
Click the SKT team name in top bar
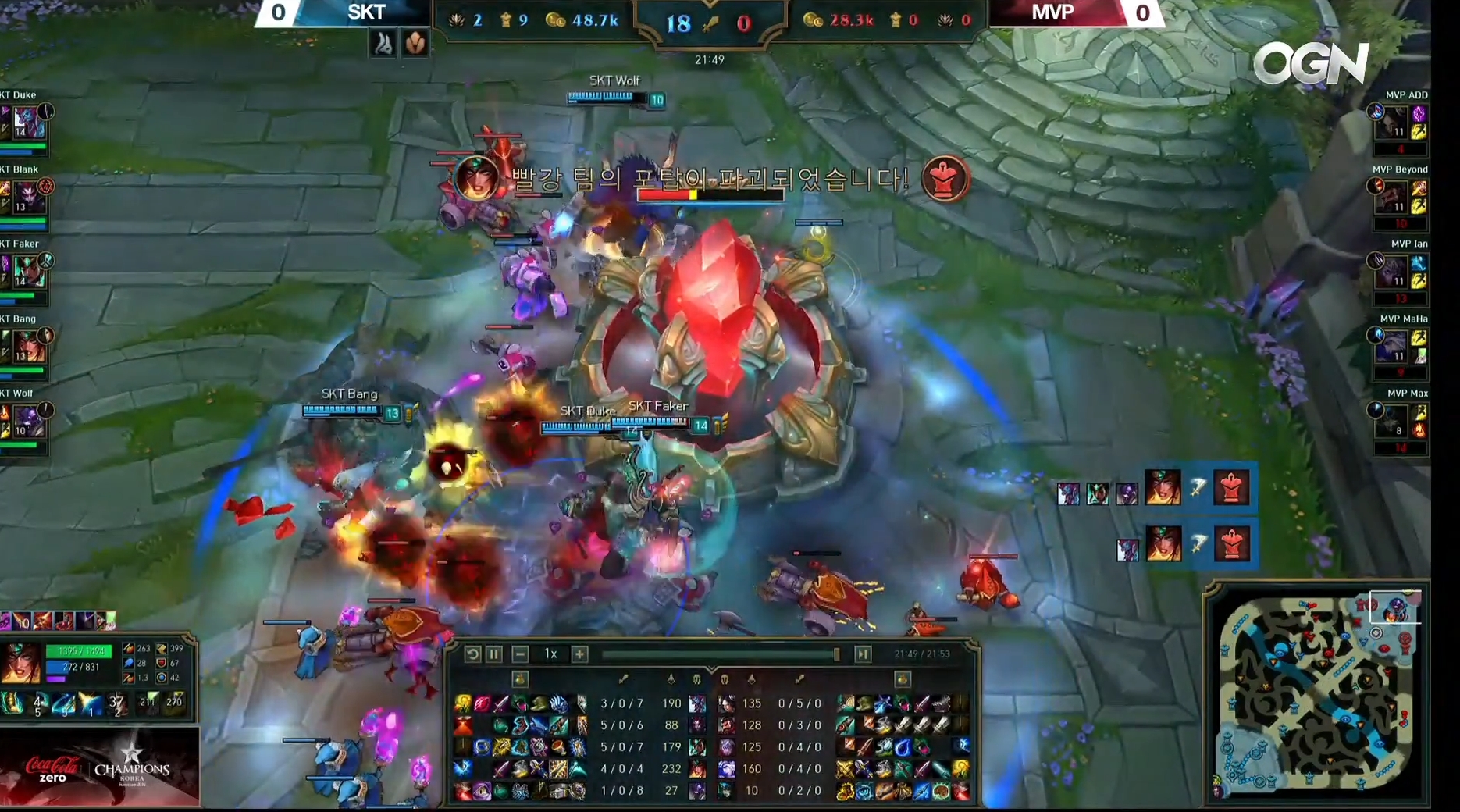367,12
